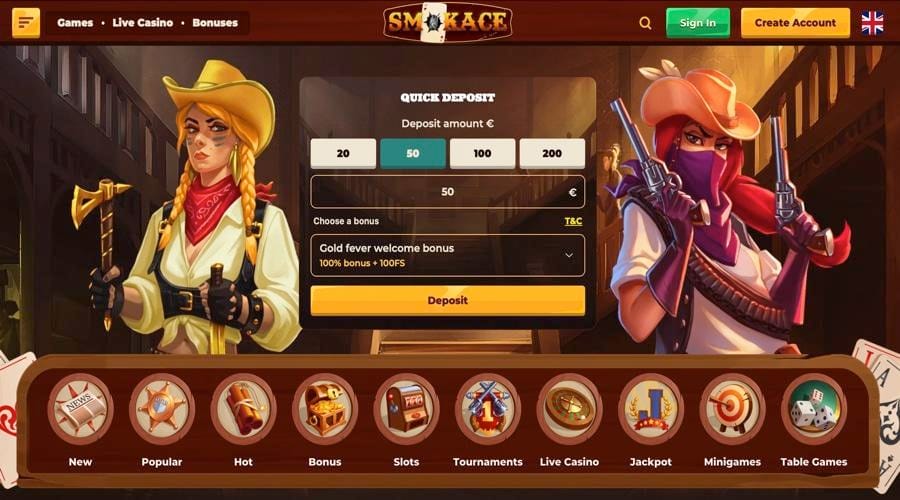Open the UK flag language selector

(872, 23)
